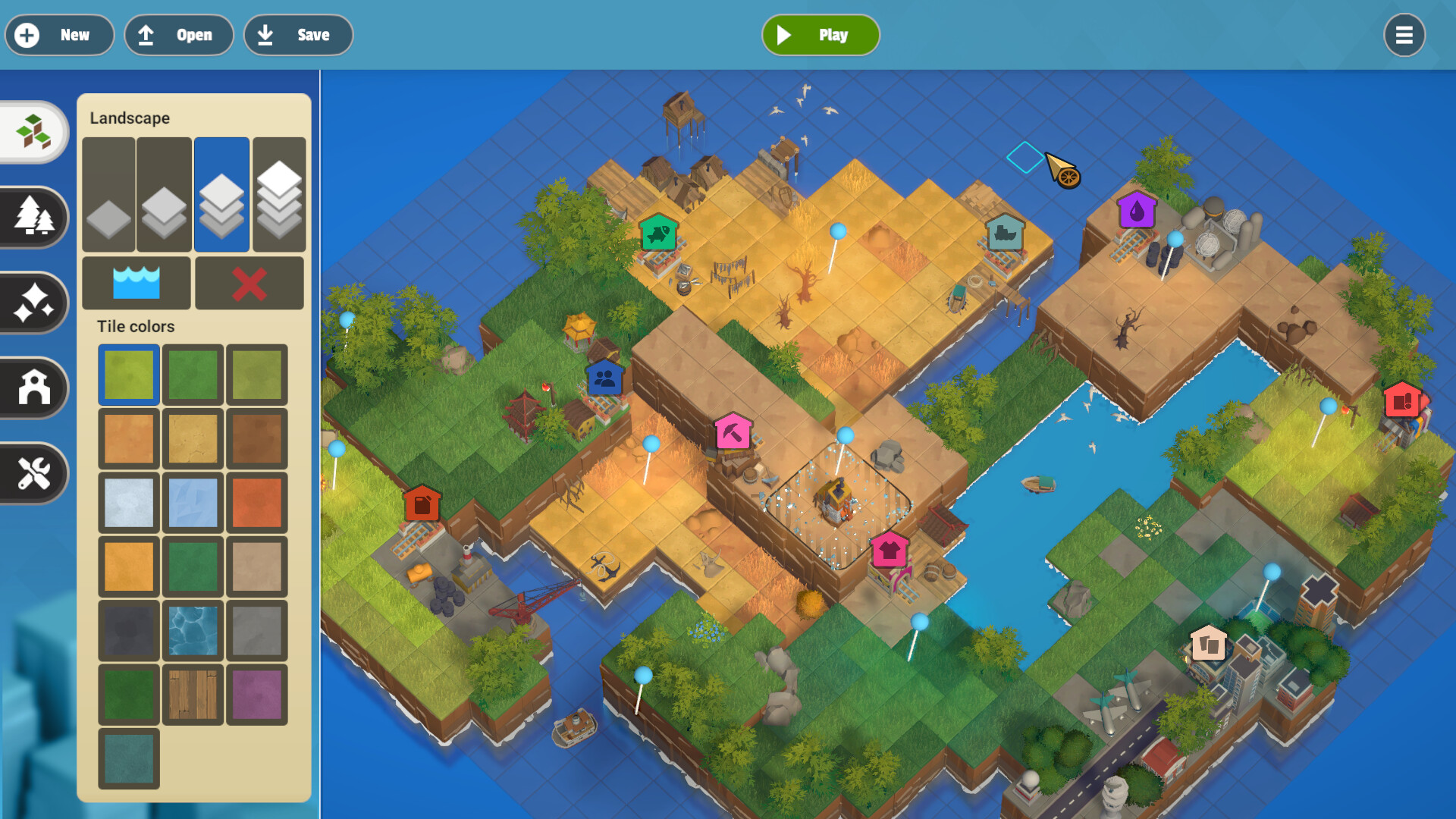1456x819 pixels.
Task: Save the current map
Action: [298, 35]
